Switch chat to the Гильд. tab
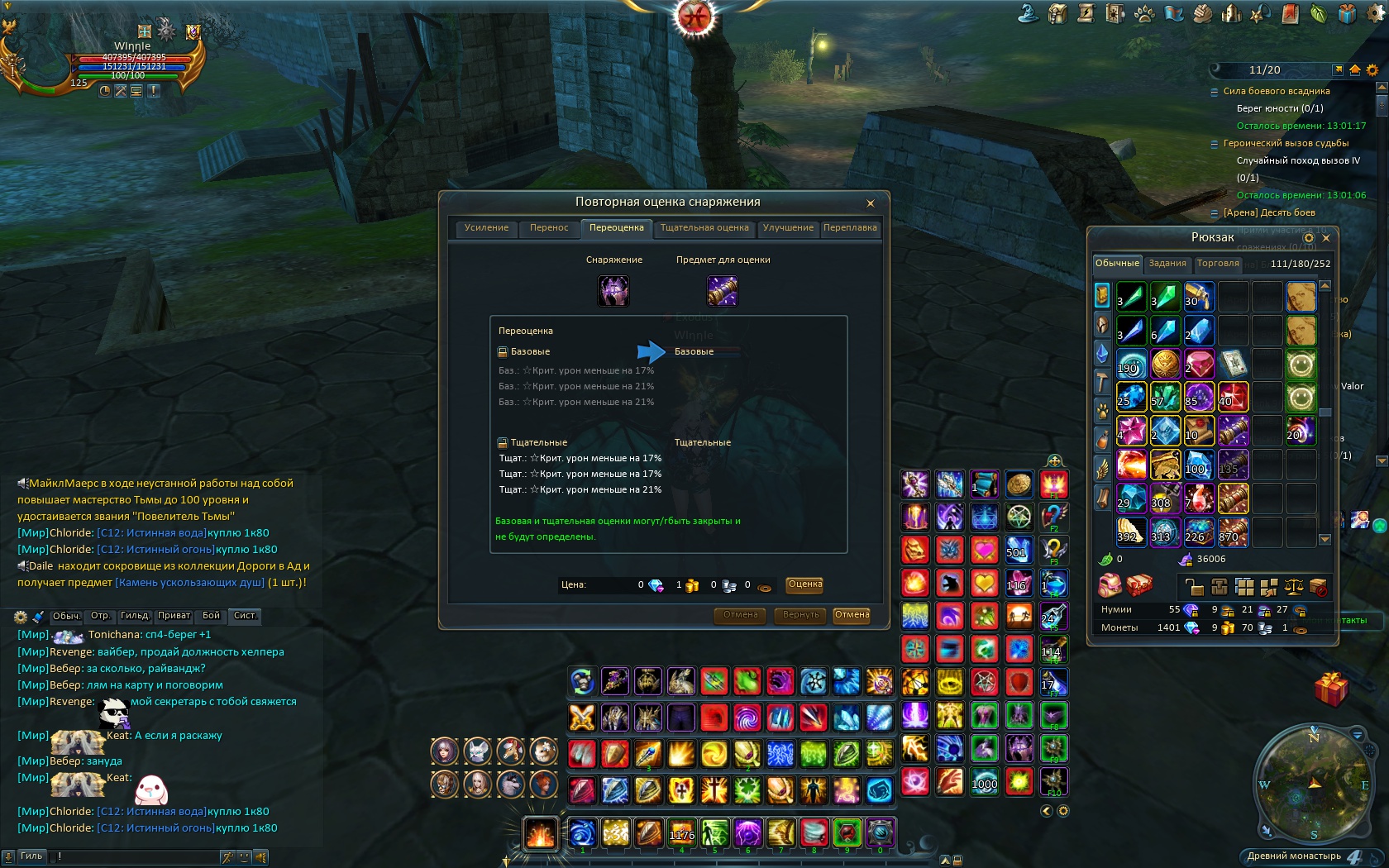 point(135,616)
